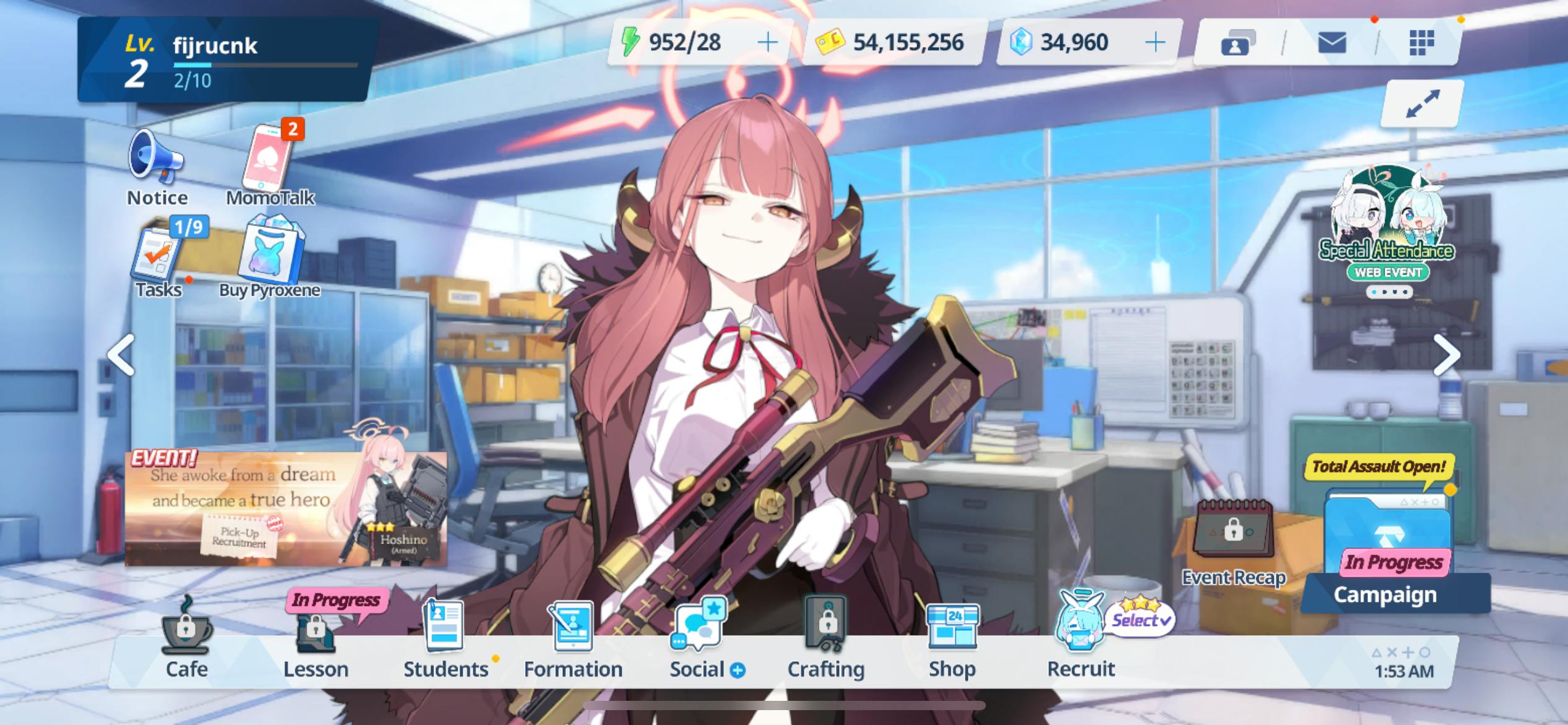Image resolution: width=1568 pixels, height=725 pixels.
Task: Open the mailbox envelope icon
Action: coord(1331,43)
